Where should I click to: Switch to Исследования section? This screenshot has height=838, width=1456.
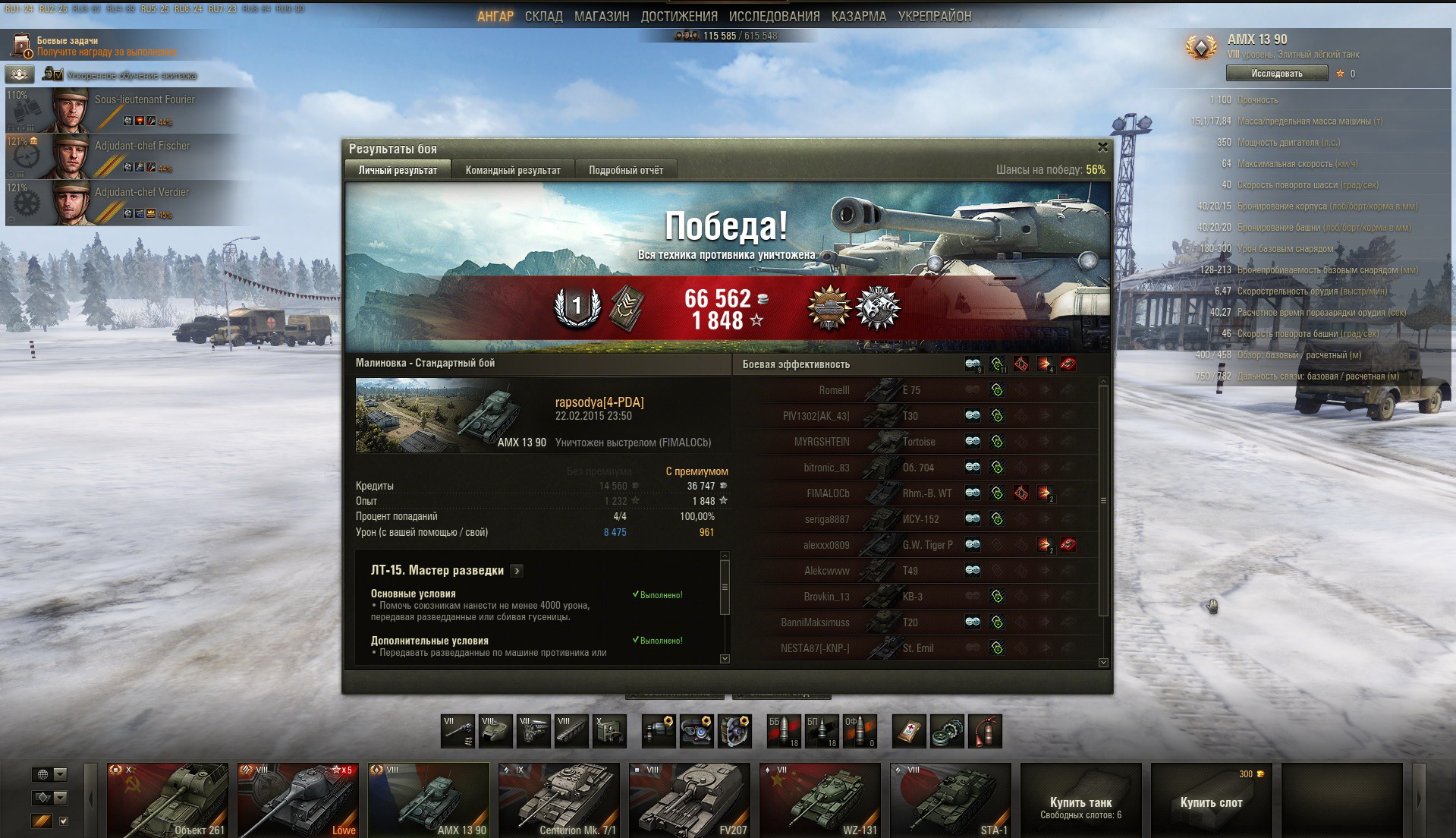click(x=774, y=16)
